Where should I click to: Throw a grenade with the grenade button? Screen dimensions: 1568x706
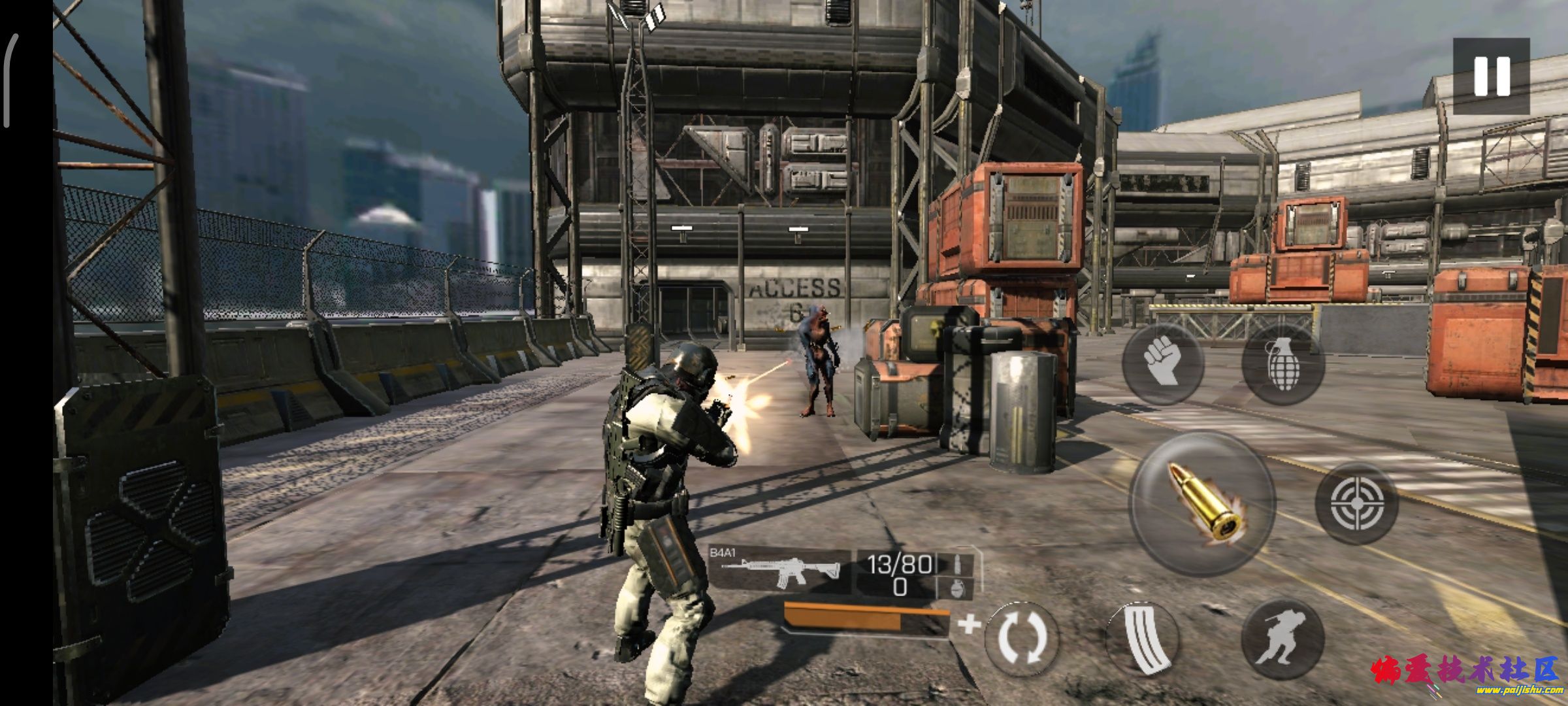pos(1282,363)
